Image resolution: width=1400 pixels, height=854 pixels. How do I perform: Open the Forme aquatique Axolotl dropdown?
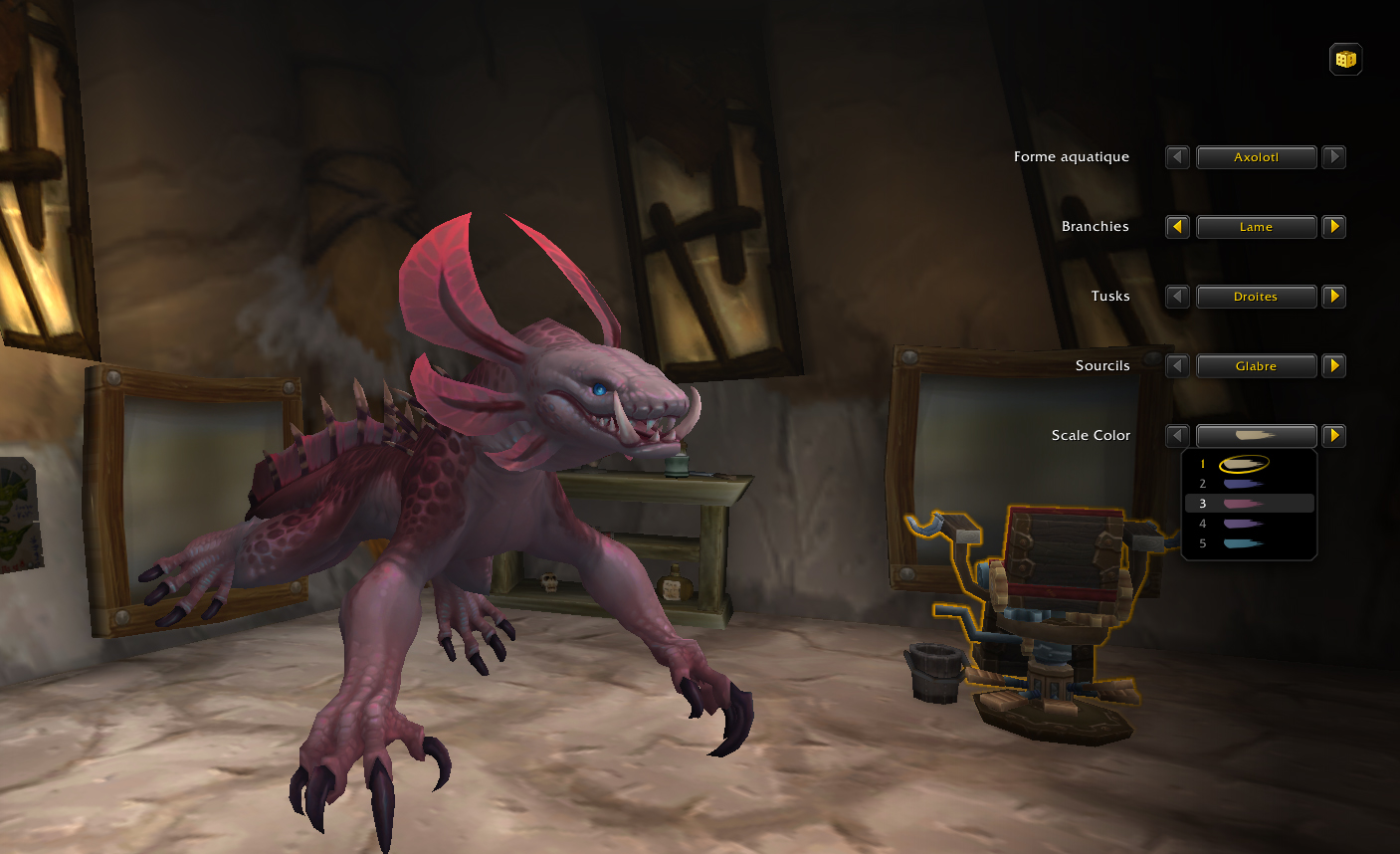click(x=1256, y=157)
